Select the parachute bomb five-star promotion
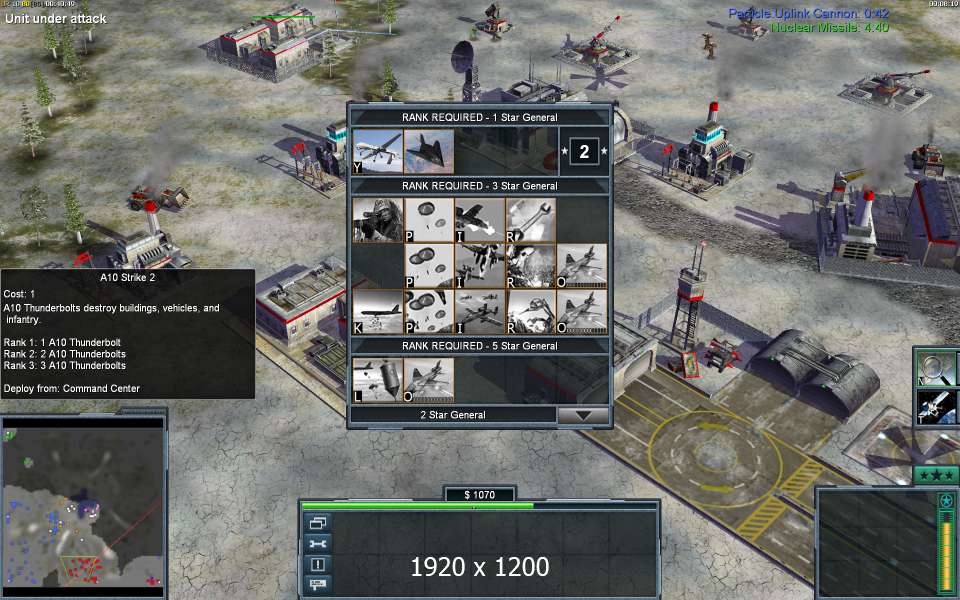This screenshot has height=600, width=960. (378, 380)
